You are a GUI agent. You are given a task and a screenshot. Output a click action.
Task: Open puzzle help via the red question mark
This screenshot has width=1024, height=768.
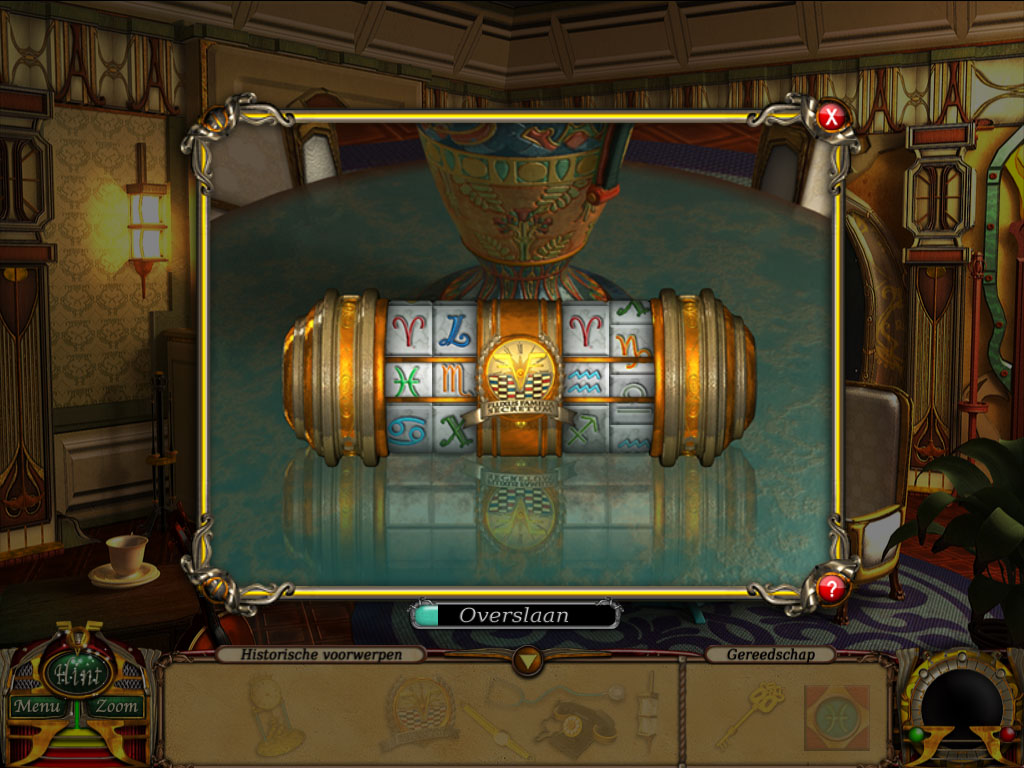click(x=831, y=588)
